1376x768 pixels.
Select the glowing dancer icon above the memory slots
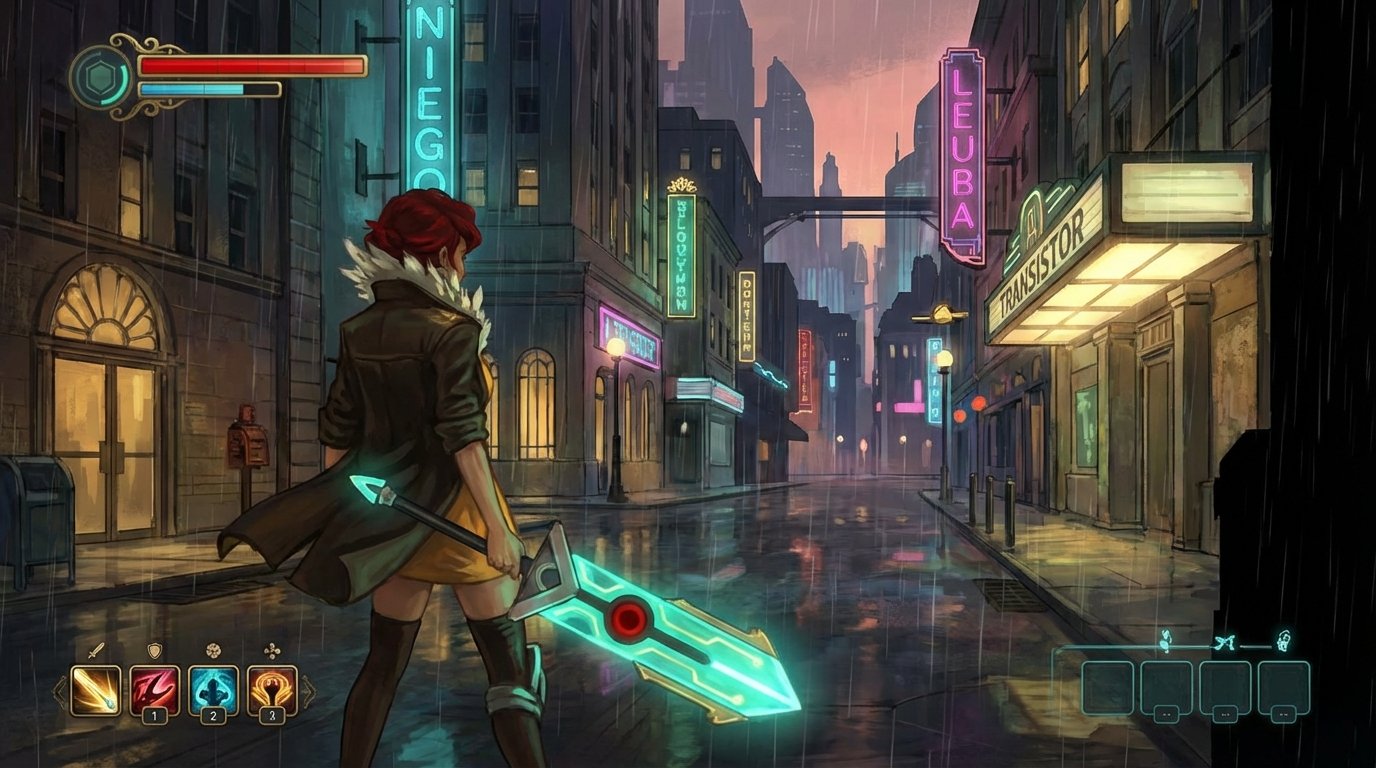pos(1165,640)
